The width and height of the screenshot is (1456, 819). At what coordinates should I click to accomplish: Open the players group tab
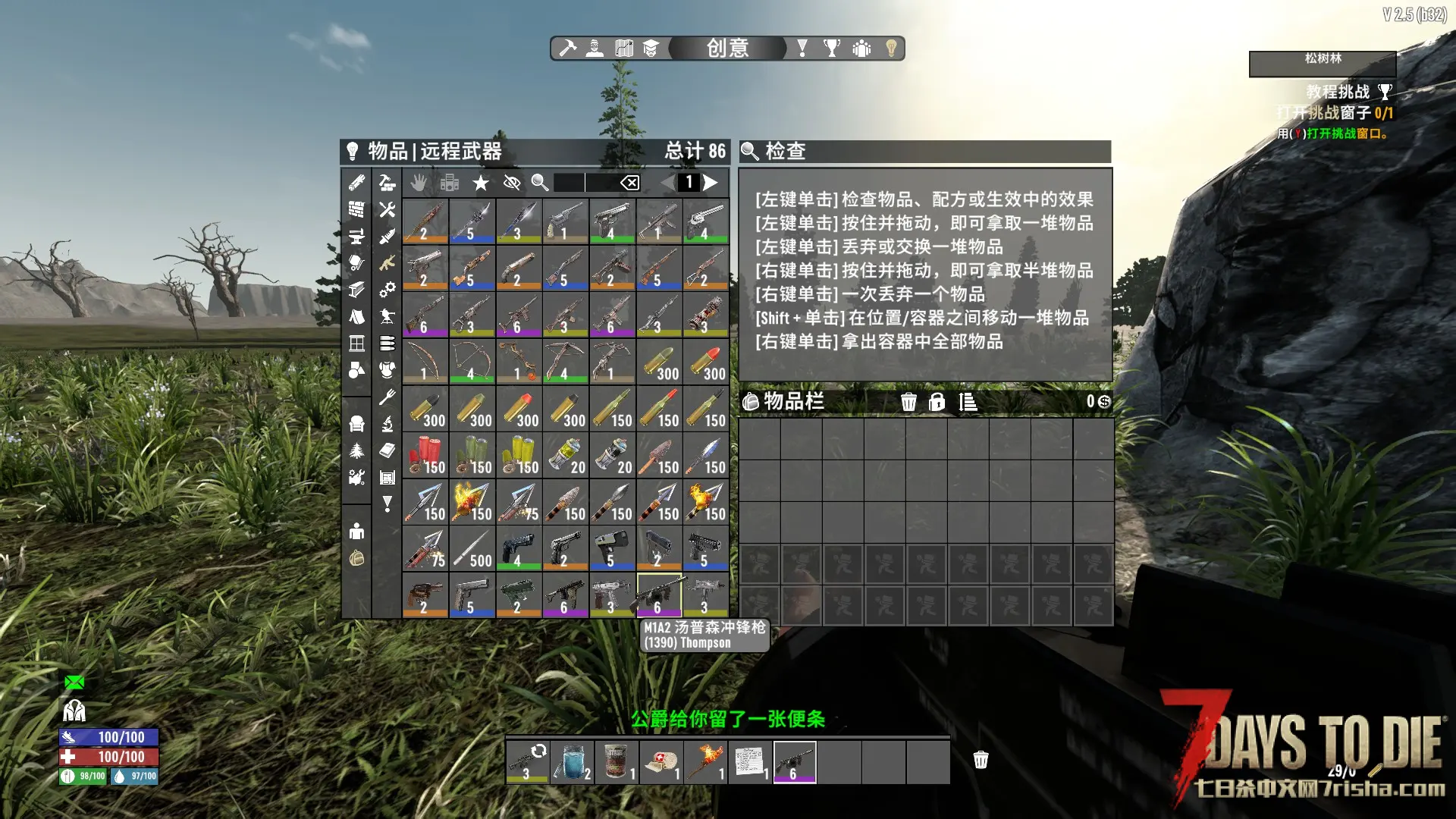[x=861, y=49]
